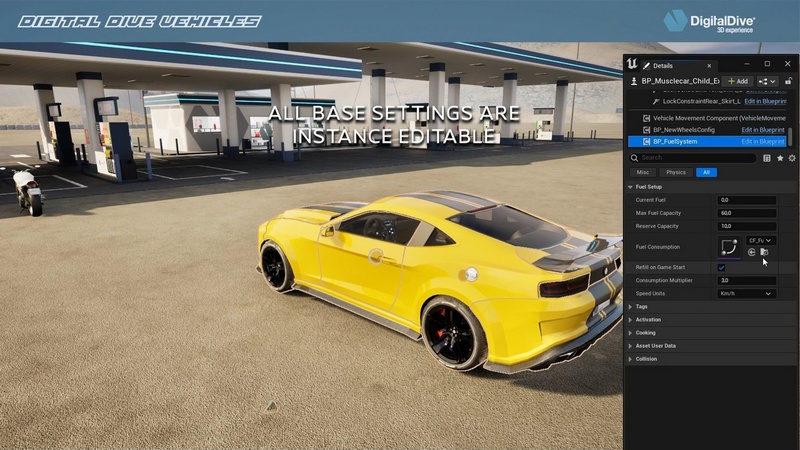Image resolution: width=800 pixels, height=450 pixels.
Task: Focus the Details search field
Action: (x=697, y=158)
